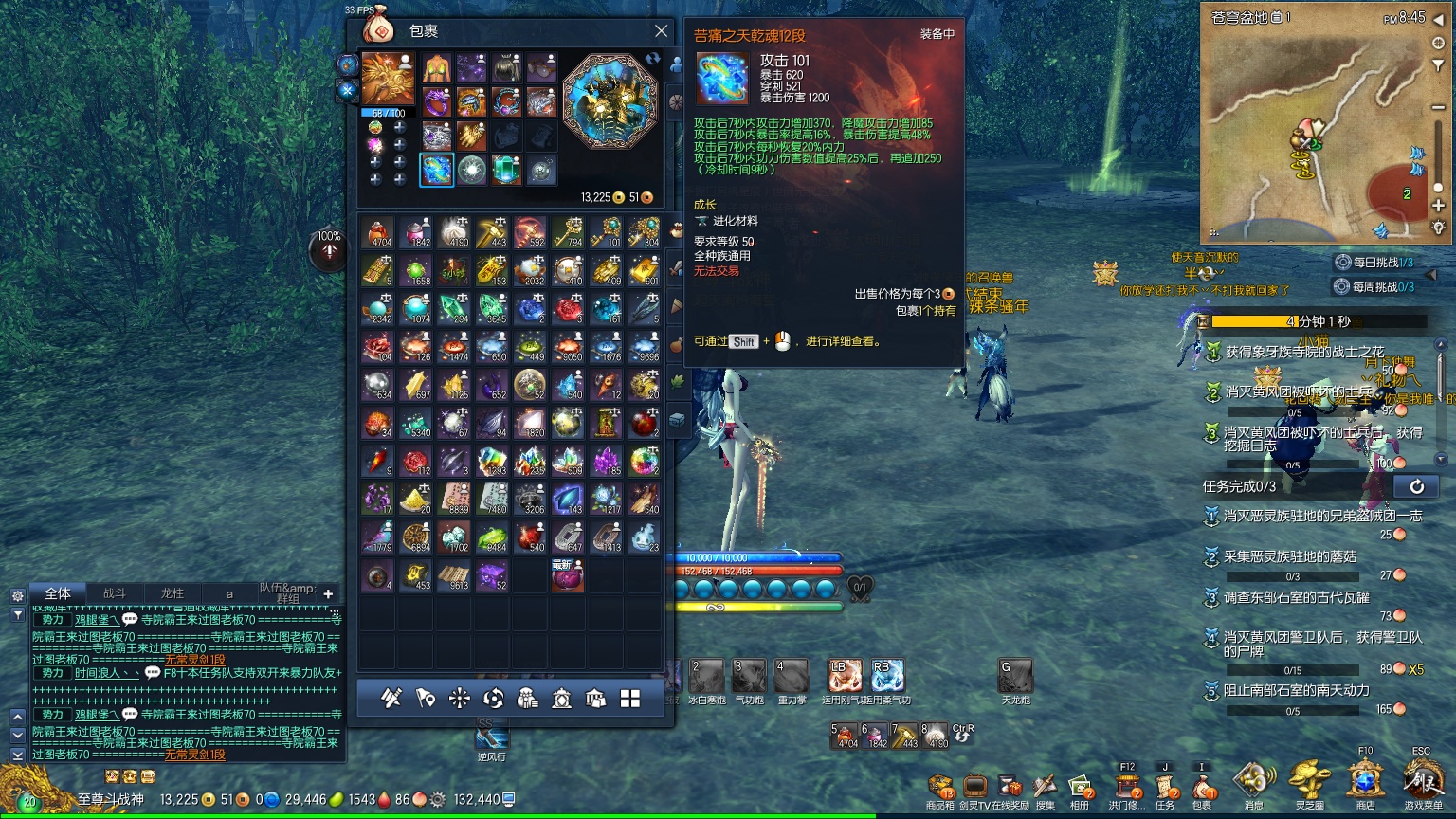Click the green bikini costume slot

(436, 68)
